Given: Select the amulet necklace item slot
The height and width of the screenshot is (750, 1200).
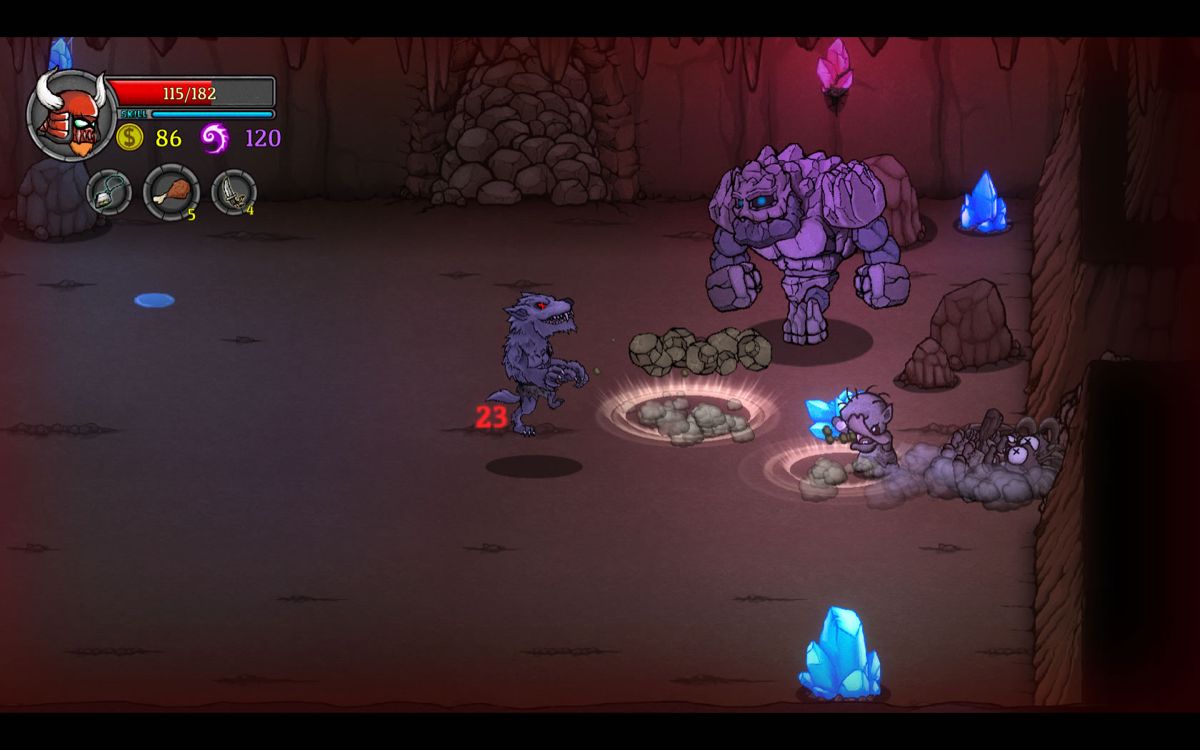Looking at the screenshot, I should [x=108, y=192].
